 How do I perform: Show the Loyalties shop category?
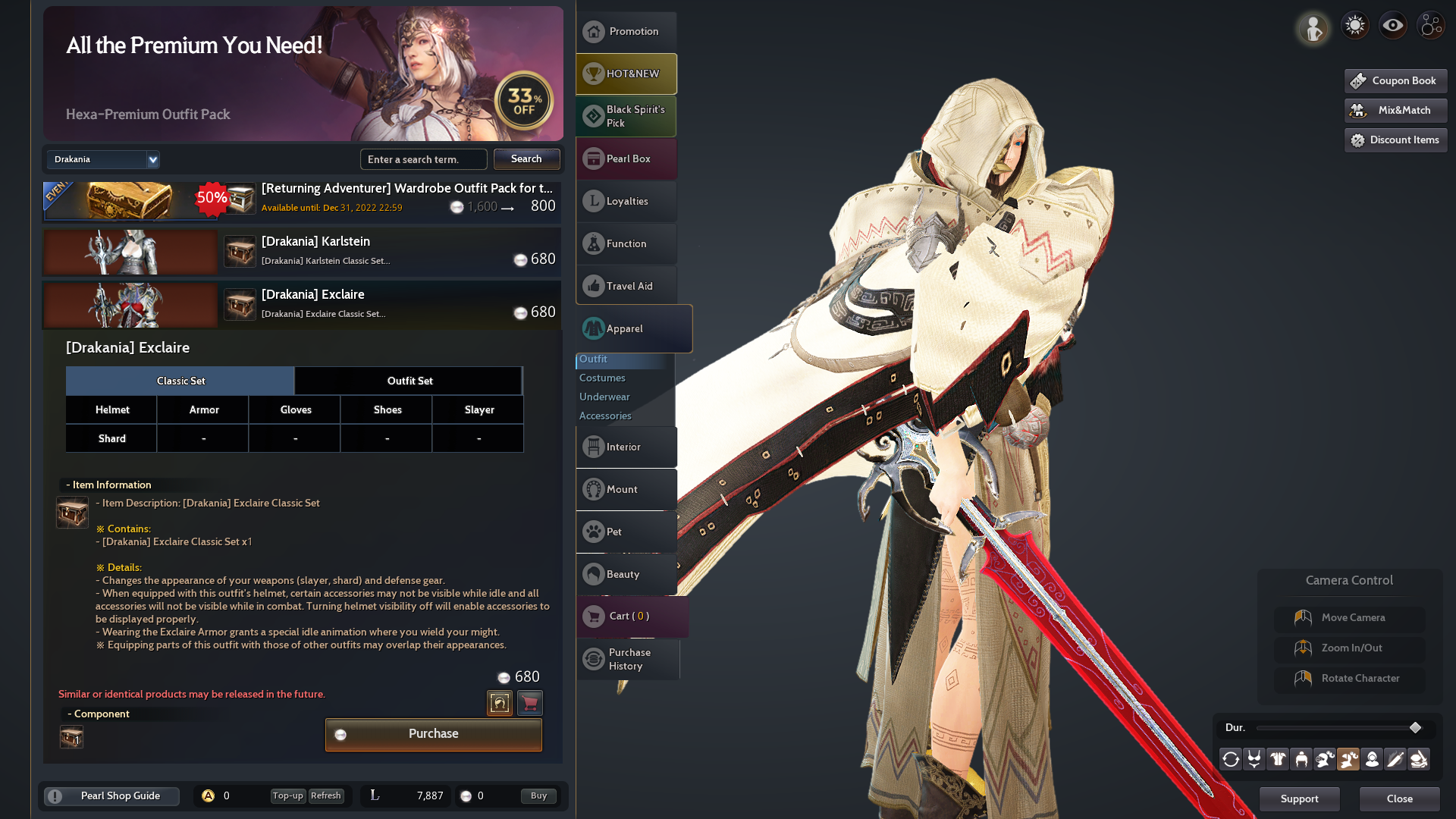pos(626,201)
